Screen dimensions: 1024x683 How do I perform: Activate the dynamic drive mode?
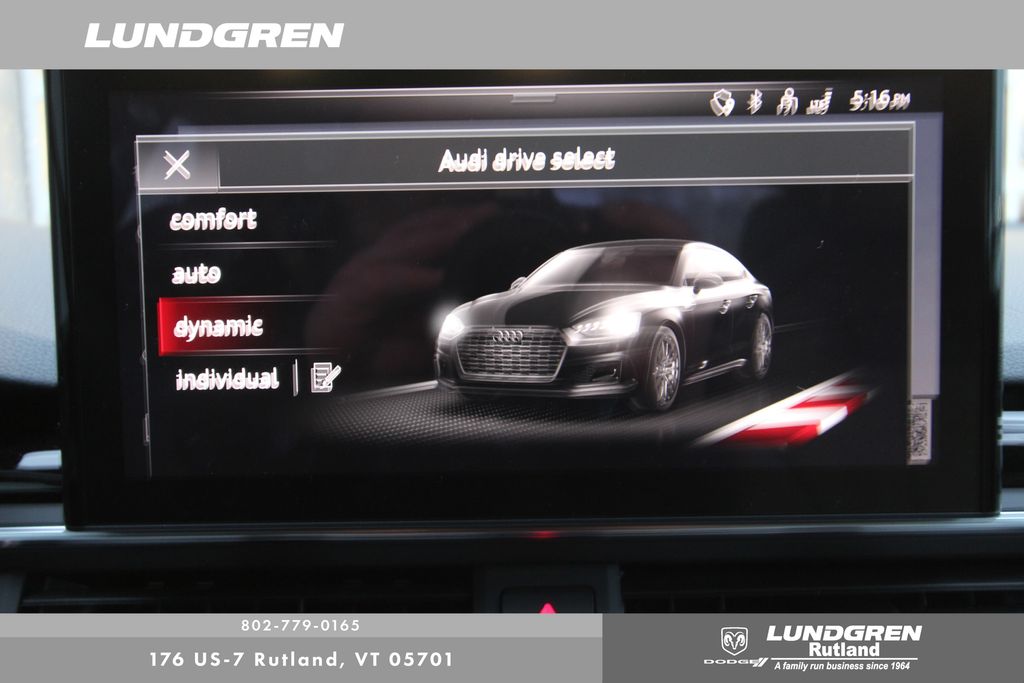click(x=218, y=327)
